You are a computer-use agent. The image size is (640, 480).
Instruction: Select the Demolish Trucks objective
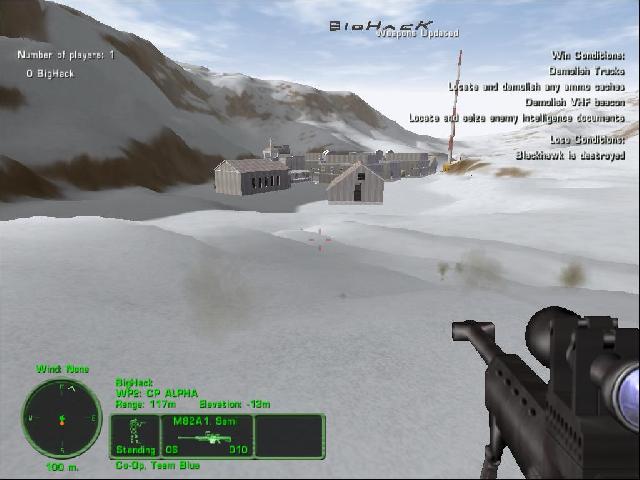[586, 71]
